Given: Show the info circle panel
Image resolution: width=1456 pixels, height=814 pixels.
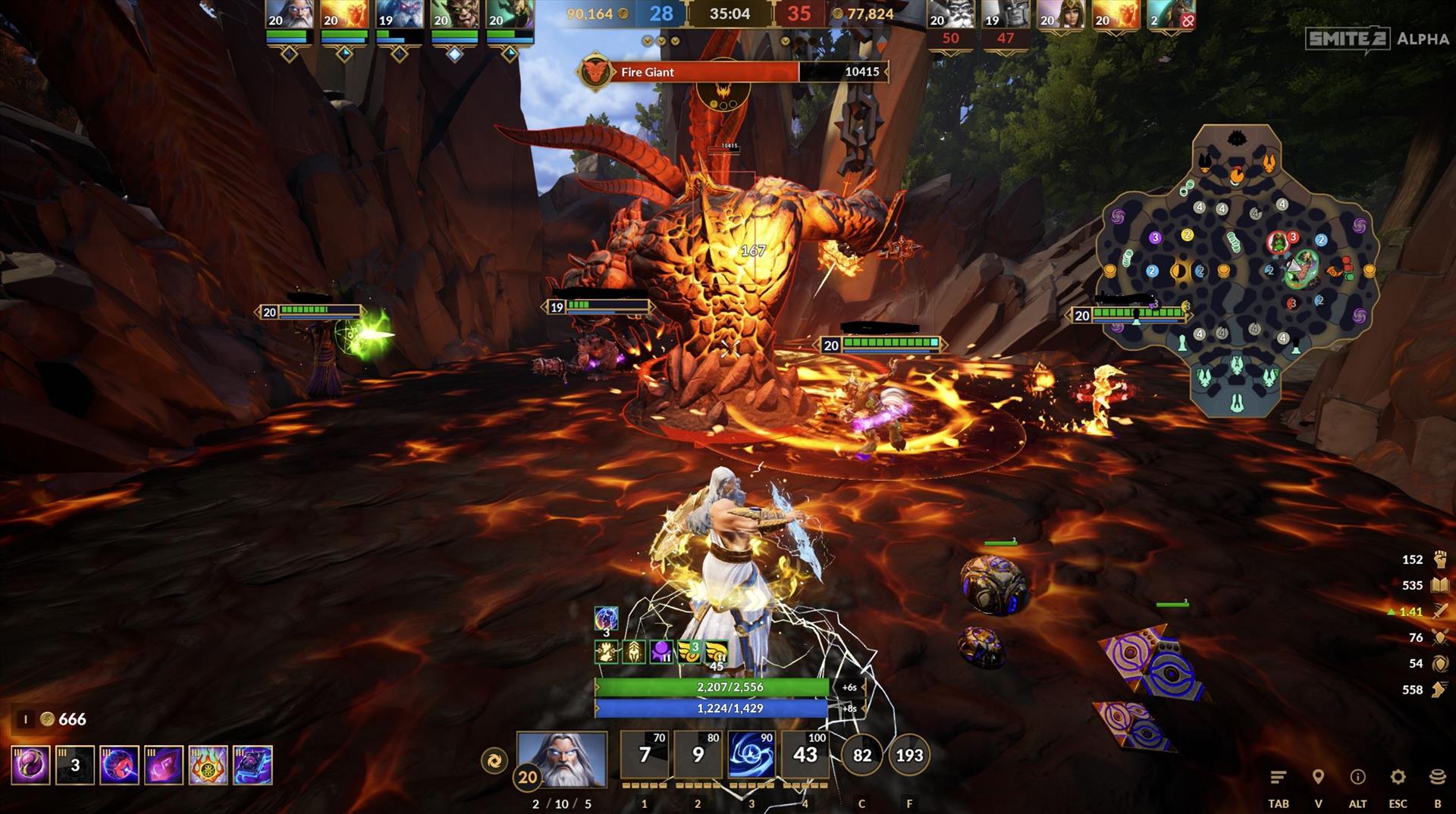Looking at the screenshot, I should (x=1357, y=778).
